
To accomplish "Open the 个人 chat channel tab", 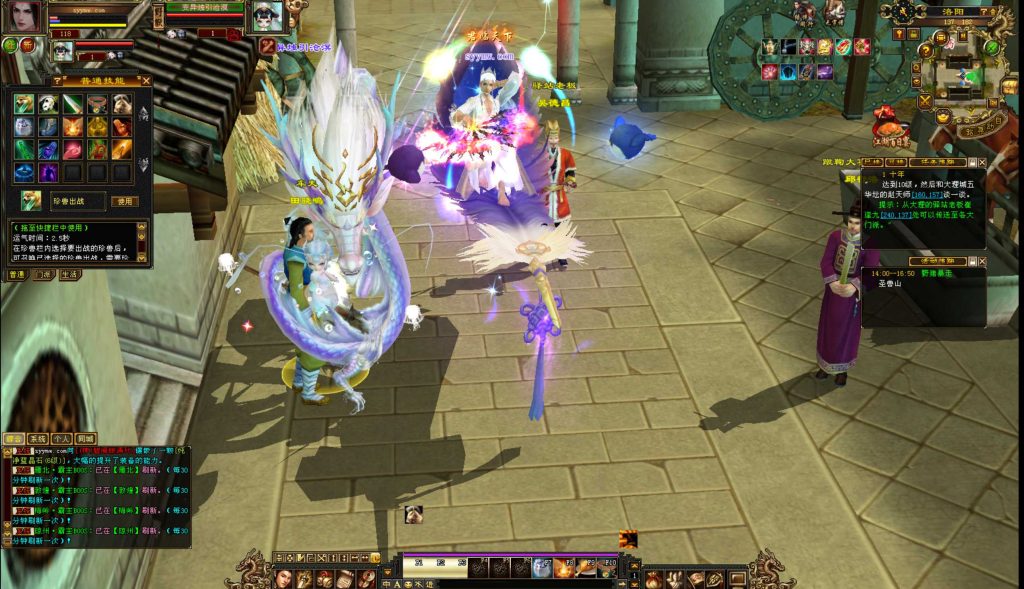I will click(61, 439).
